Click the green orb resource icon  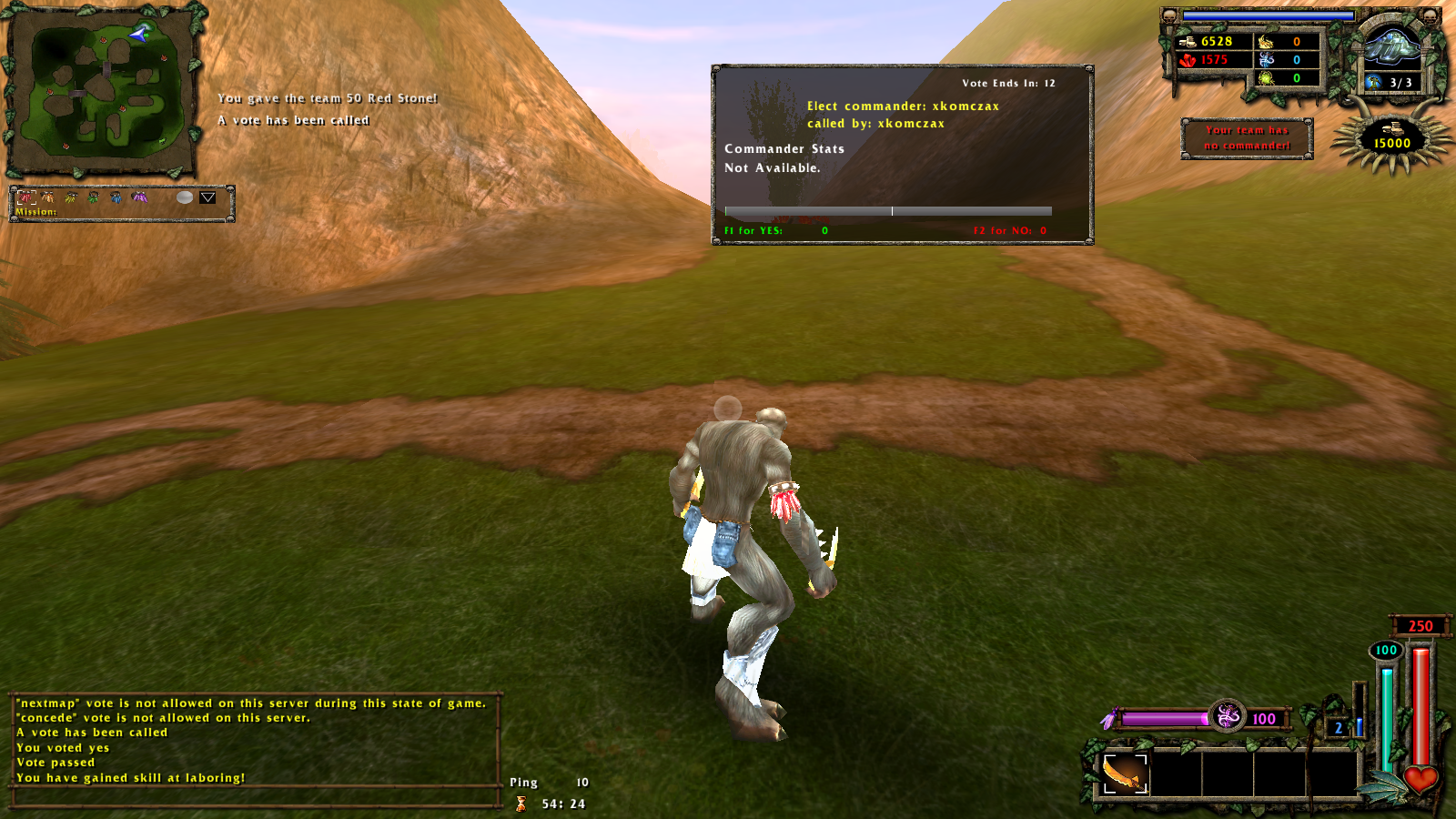click(1266, 78)
